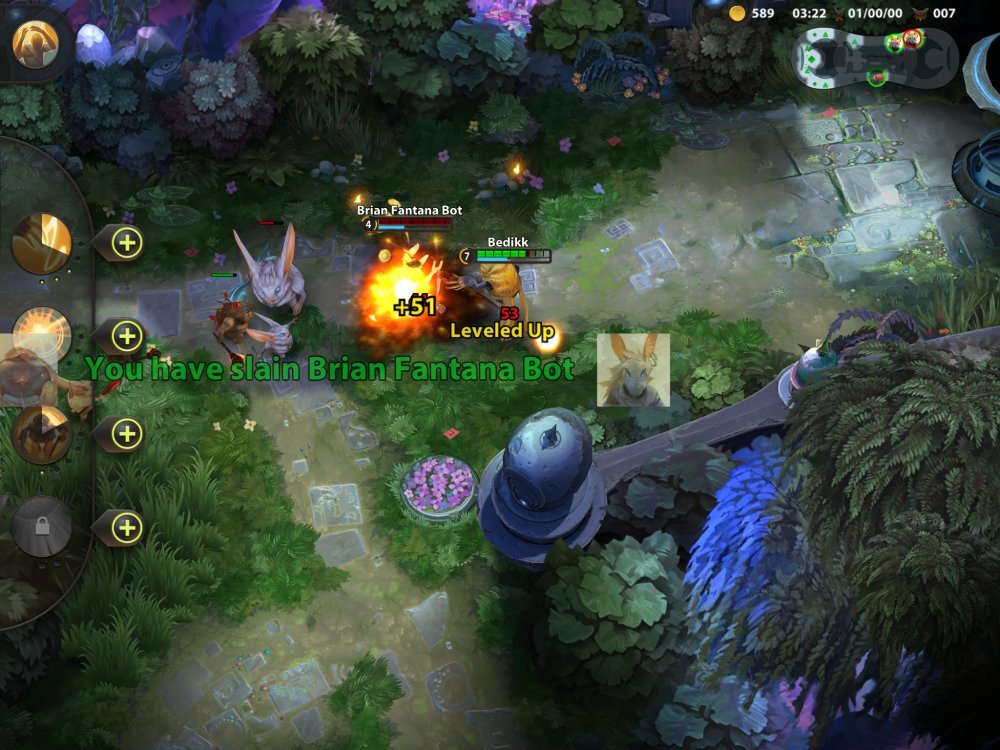Tap the golden hero portrait button
1000x750 pixels.
pos(36,41)
